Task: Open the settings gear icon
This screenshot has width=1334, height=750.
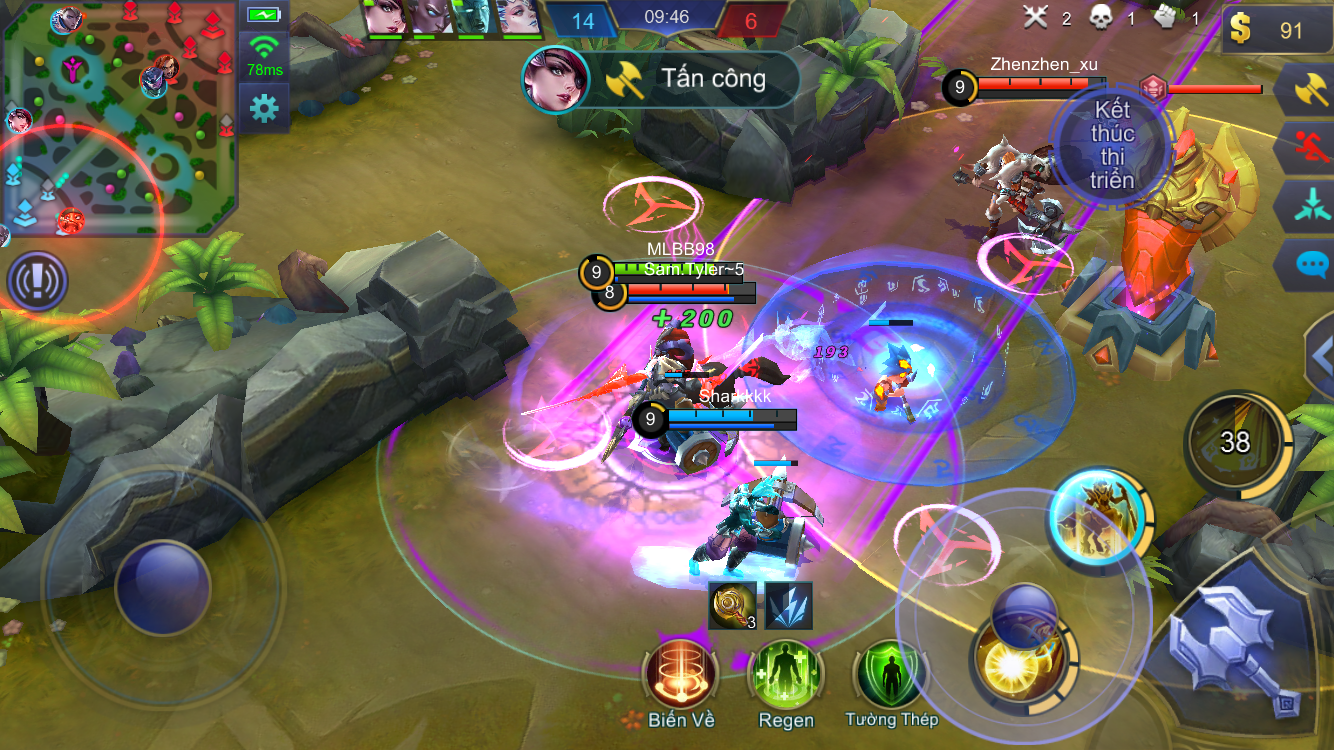Action: click(264, 107)
